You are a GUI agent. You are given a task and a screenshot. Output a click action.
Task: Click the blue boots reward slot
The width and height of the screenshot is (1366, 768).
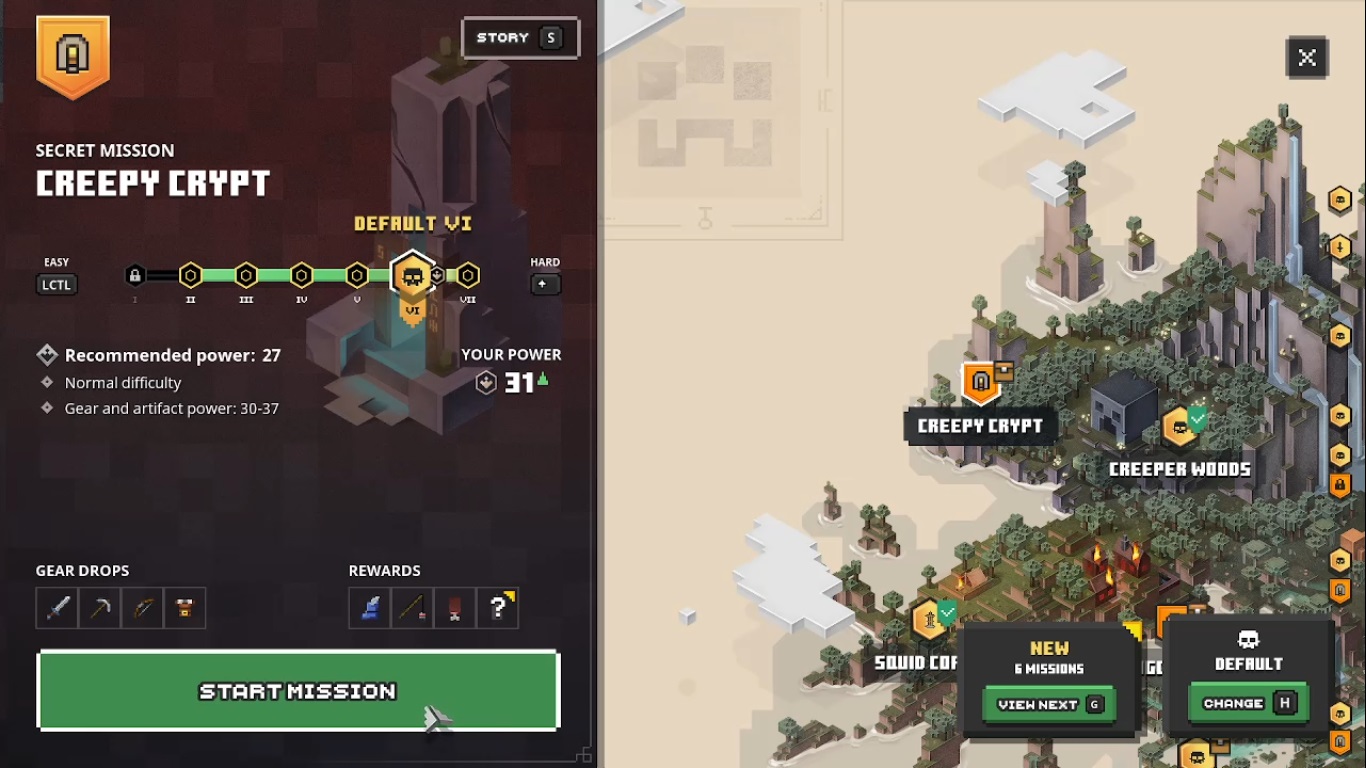point(370,608)
